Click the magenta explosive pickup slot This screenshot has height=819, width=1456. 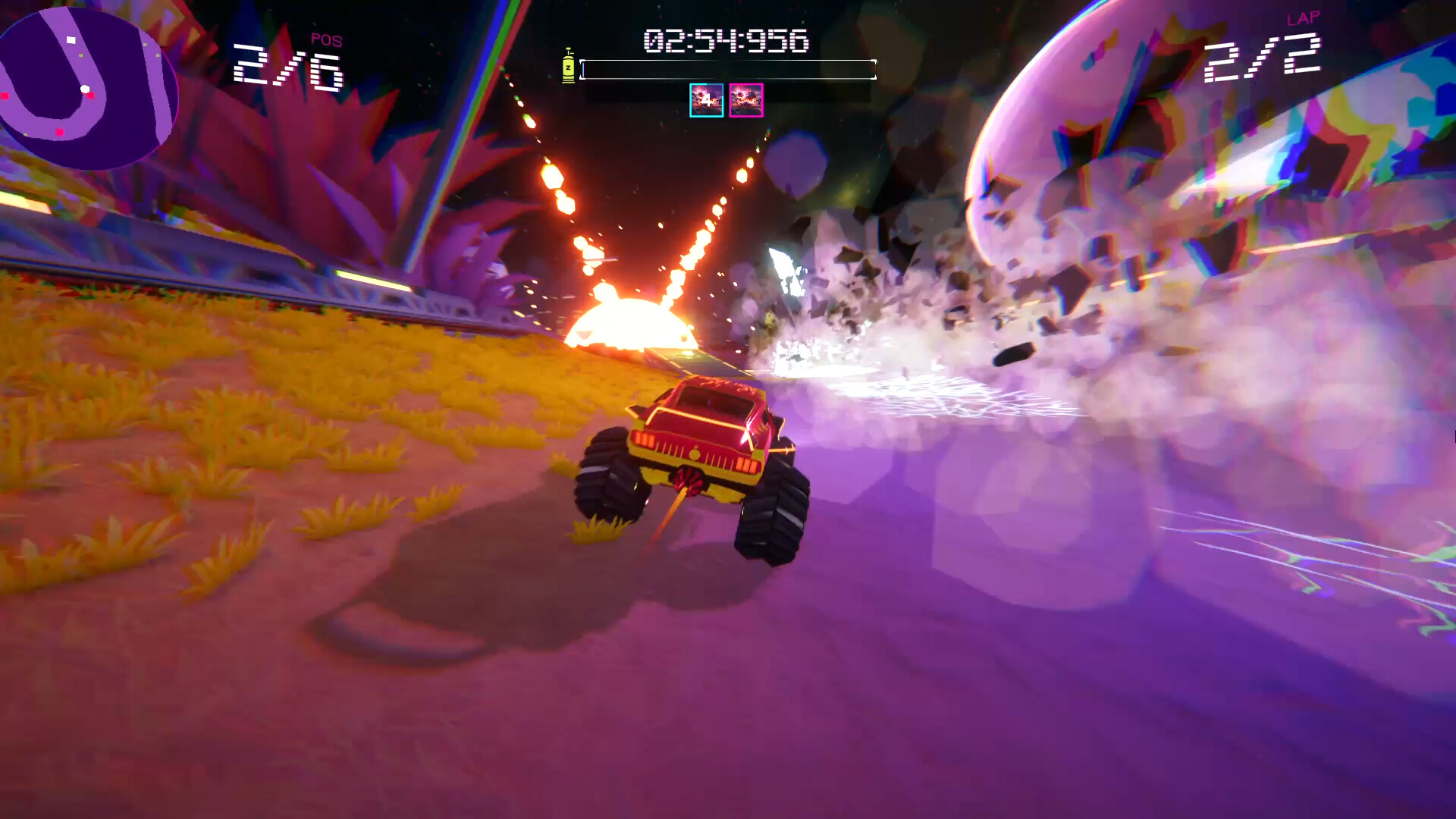coord(746,100)
